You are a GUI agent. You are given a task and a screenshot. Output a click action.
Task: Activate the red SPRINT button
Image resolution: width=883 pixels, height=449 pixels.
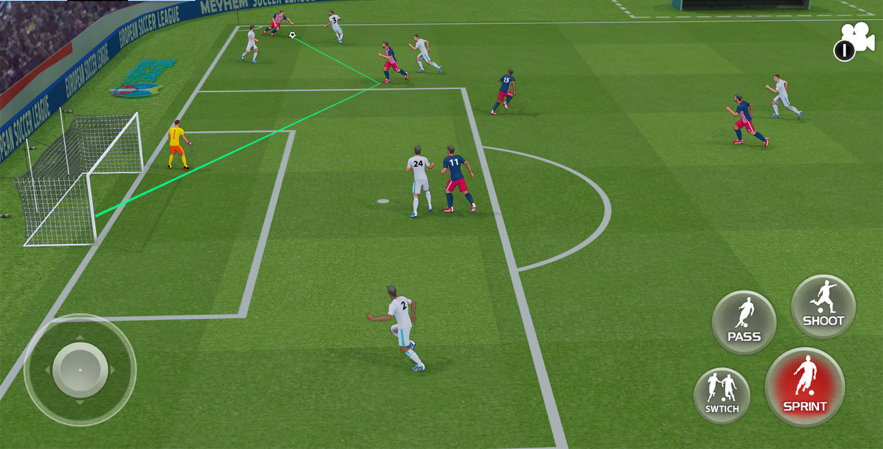pyautogui.click(x=805, y=387)
